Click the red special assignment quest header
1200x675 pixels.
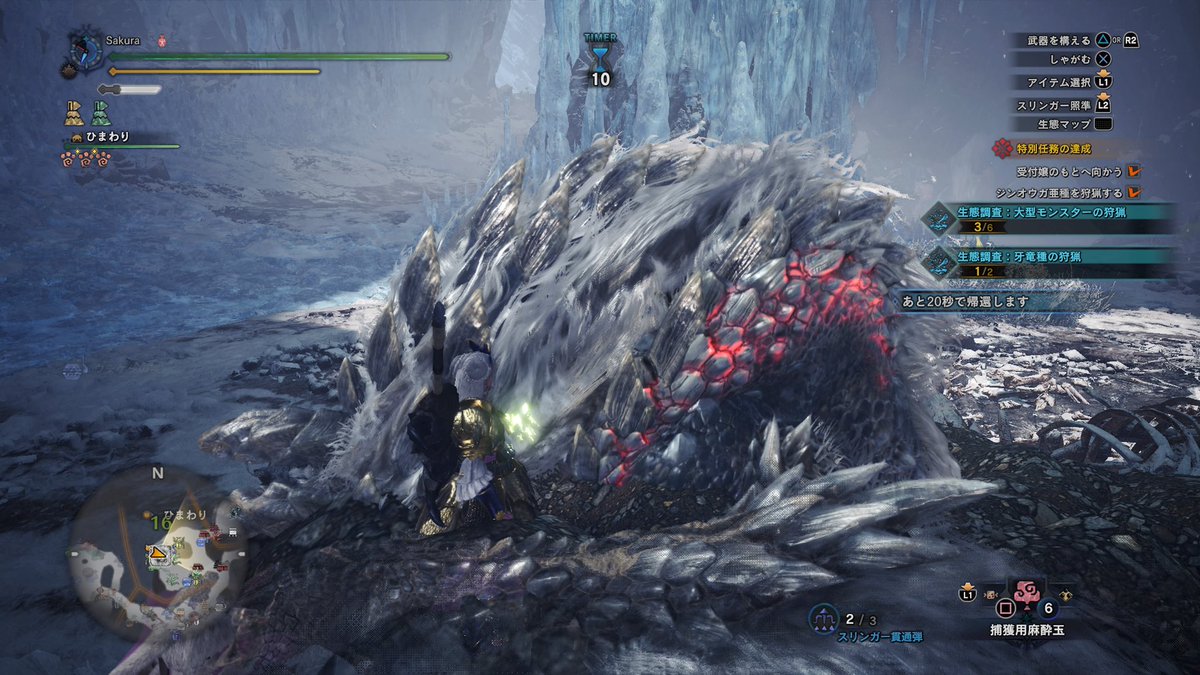tap(1055, 148)
